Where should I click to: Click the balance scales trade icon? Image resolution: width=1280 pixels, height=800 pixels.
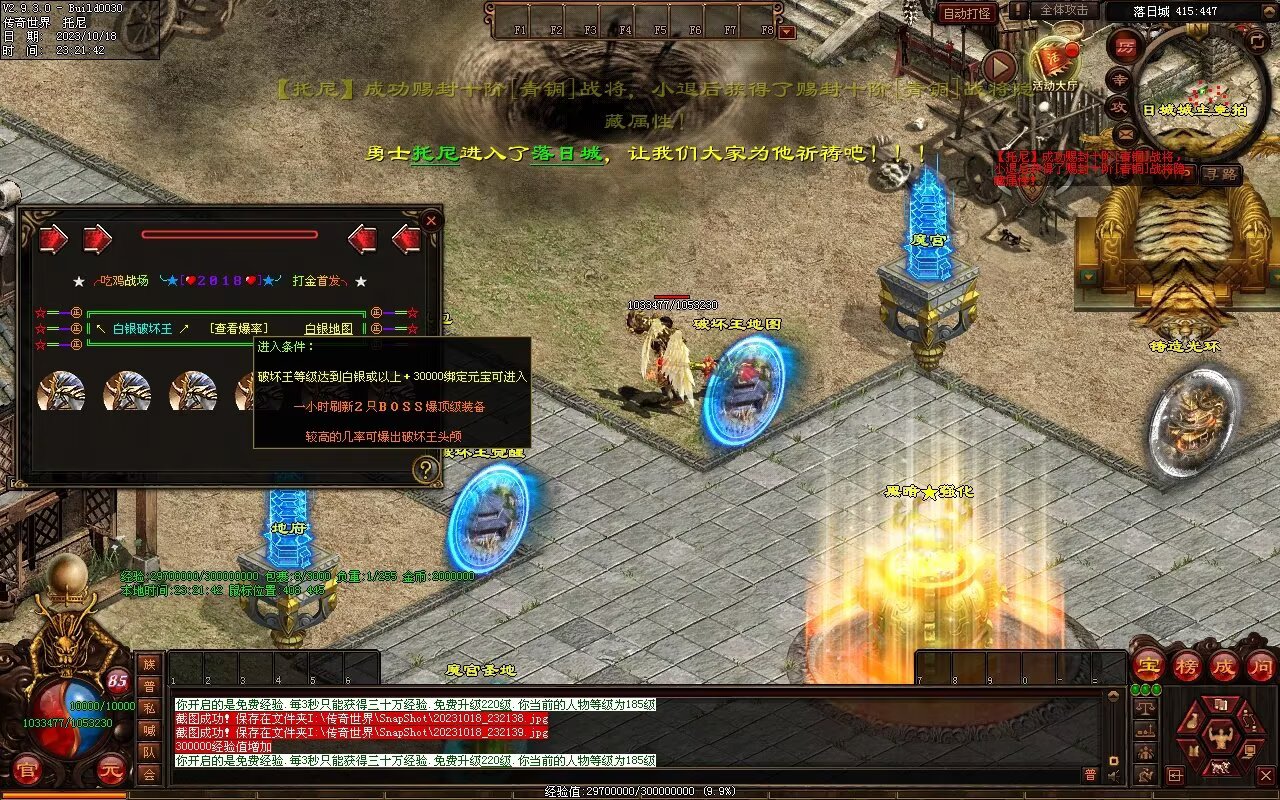[1146, 707]
